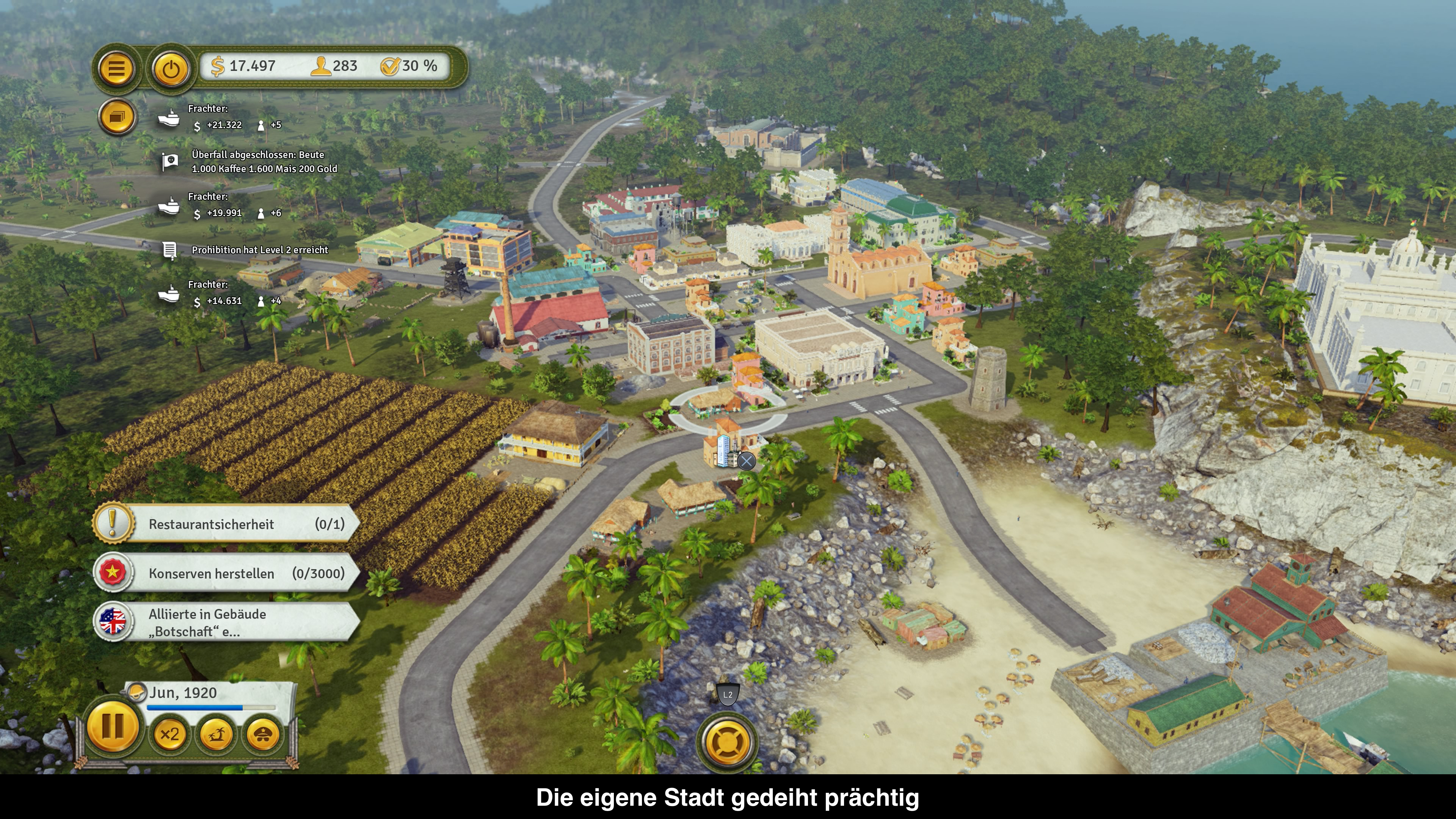Toggle the x2 game speed button

169,735
